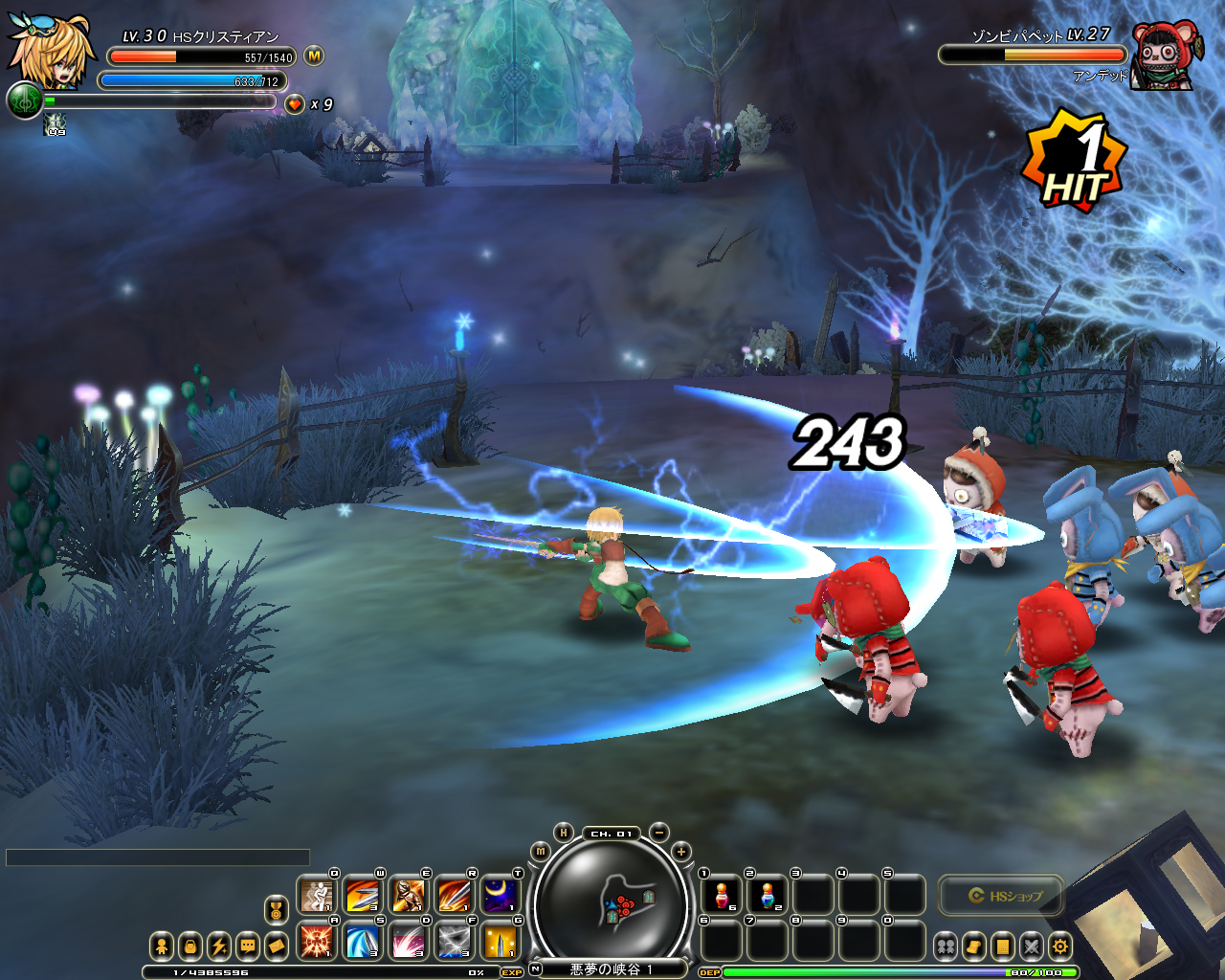1225x980 pixels.
Task: Use the blue potion in quick slot
Action: point(767,896)
